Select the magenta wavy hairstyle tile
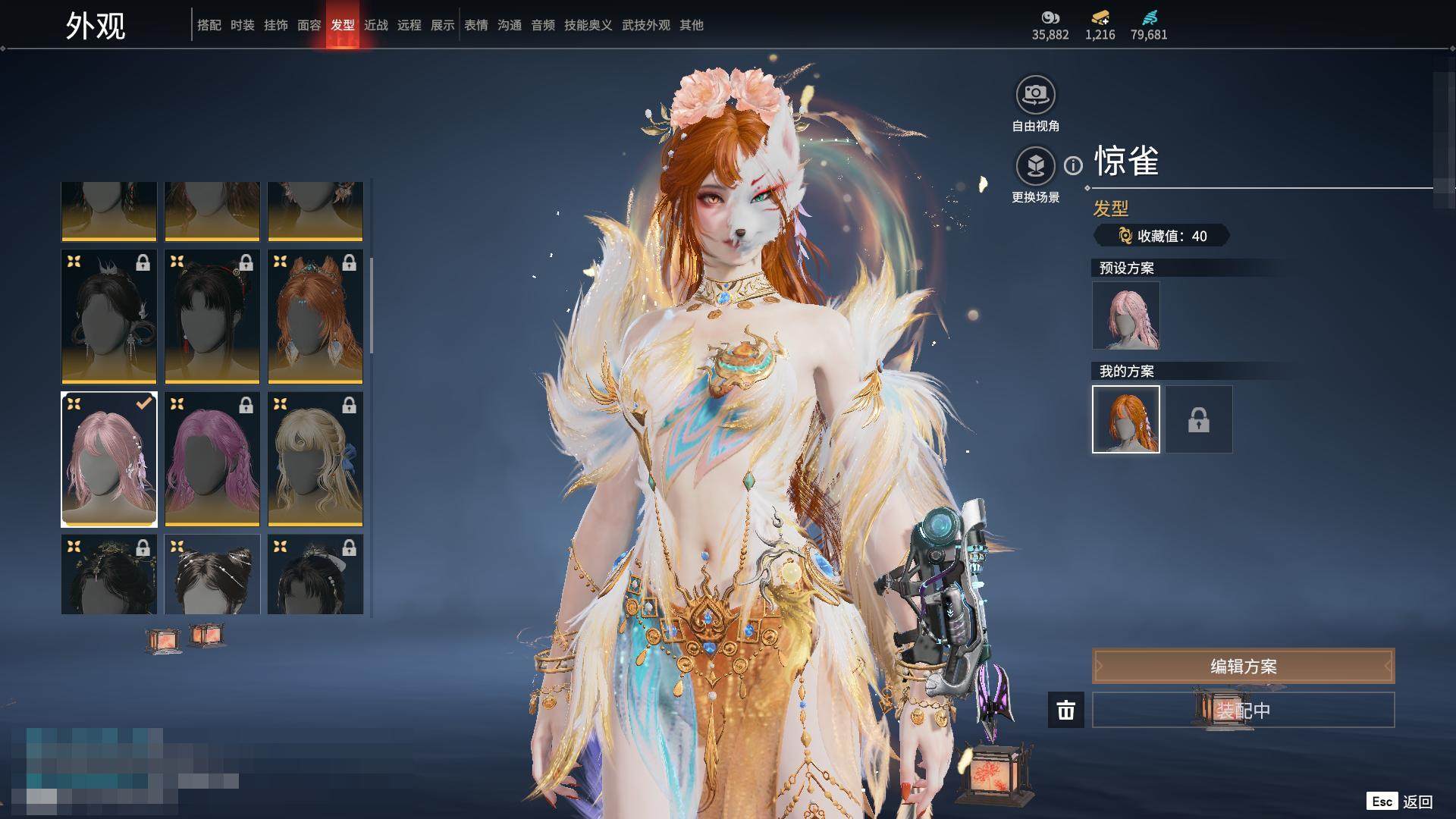 [x=212, y=460]
